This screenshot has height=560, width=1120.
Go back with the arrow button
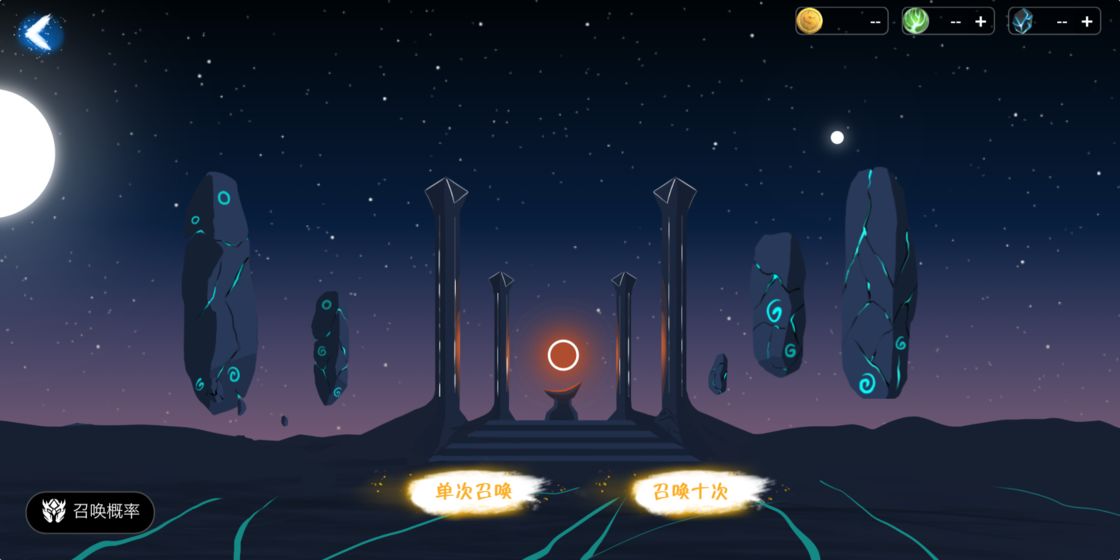[x=39, y=33]
